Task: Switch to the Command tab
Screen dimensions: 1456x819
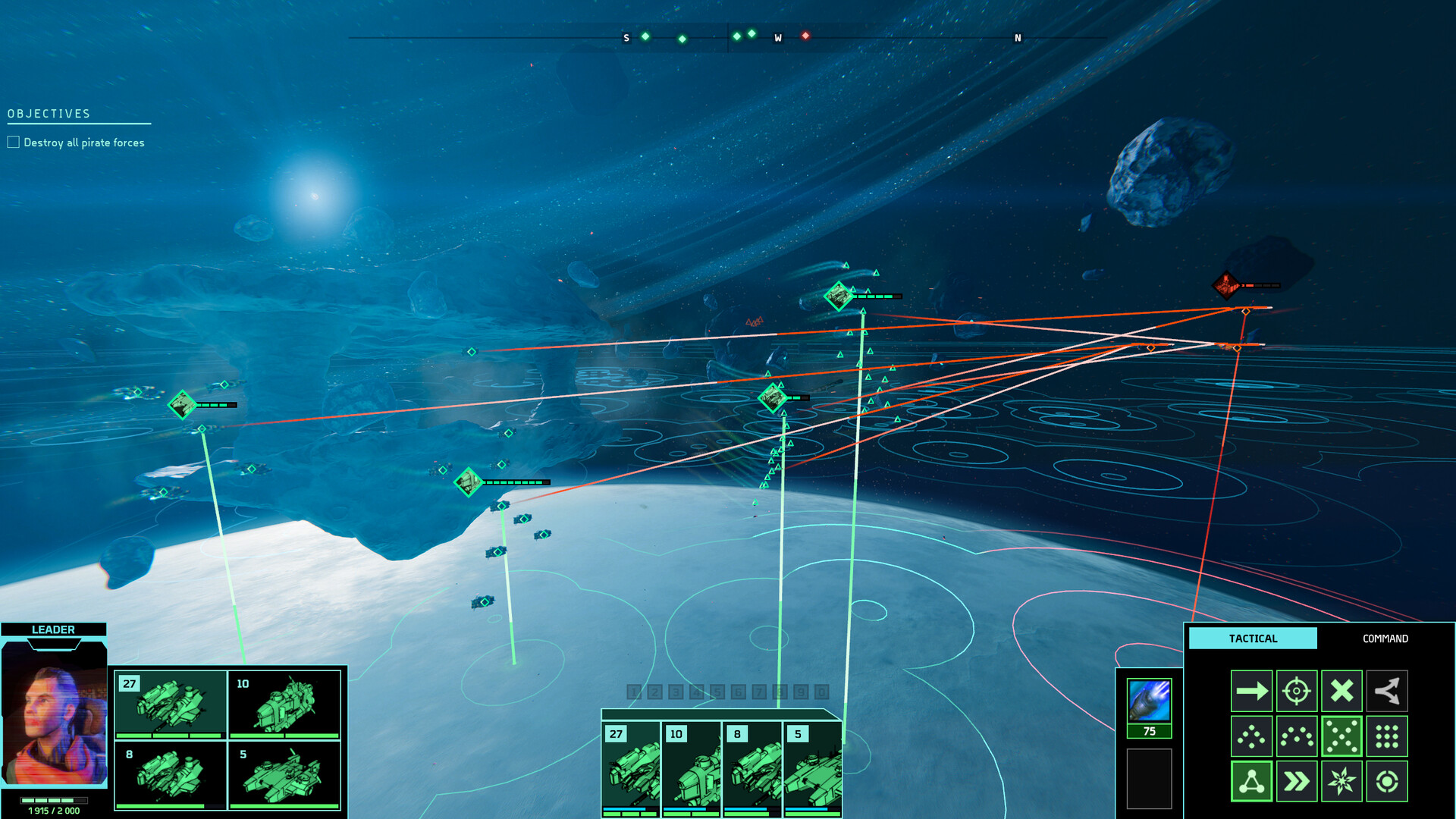Action: point(1385,639)
